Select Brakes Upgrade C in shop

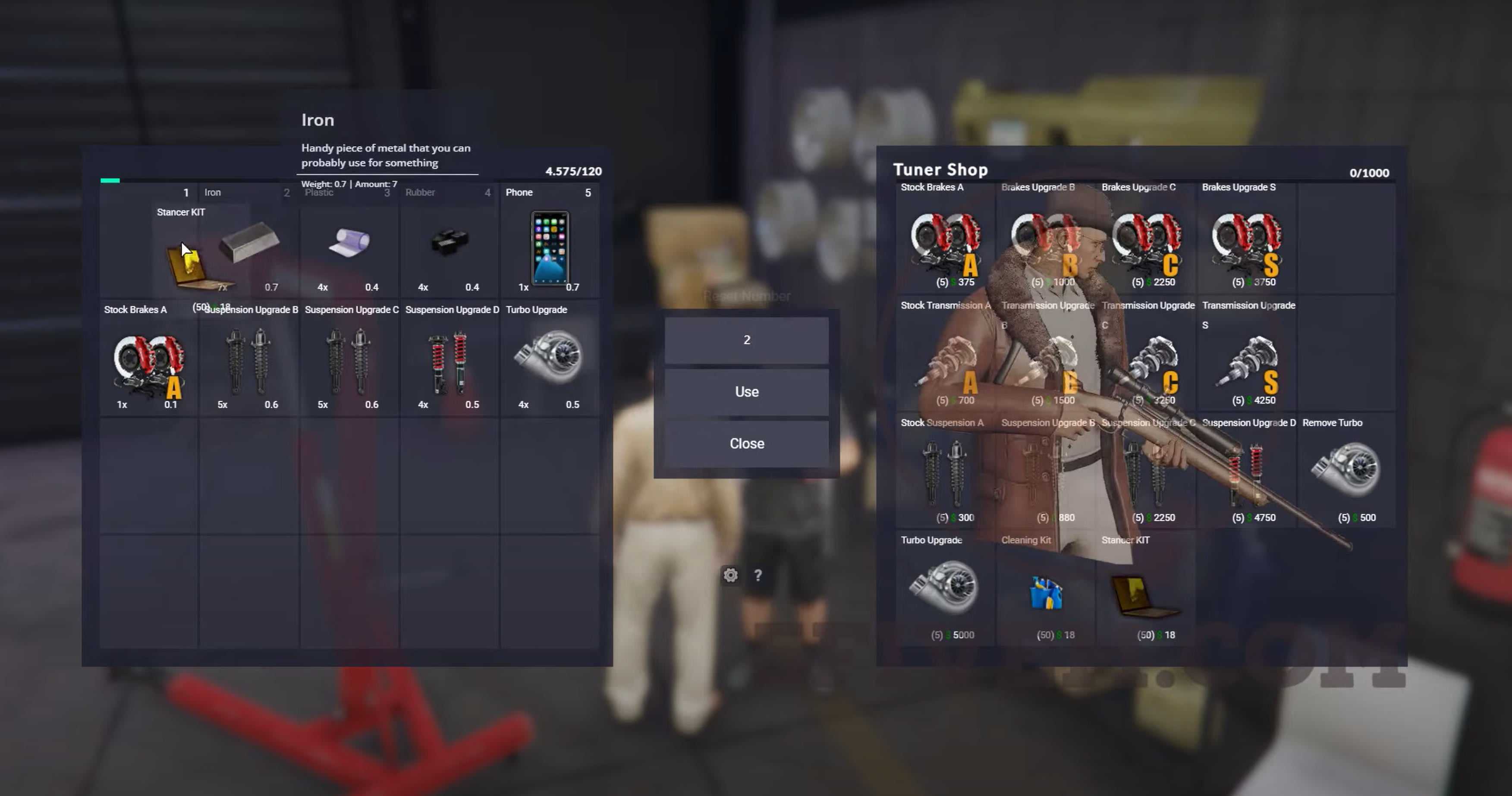(1146, 241)
